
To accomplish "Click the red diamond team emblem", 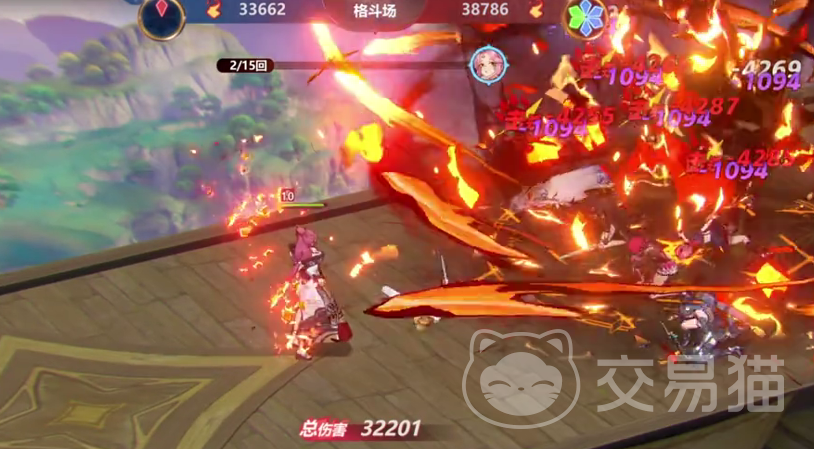I will tap(161, 14).
